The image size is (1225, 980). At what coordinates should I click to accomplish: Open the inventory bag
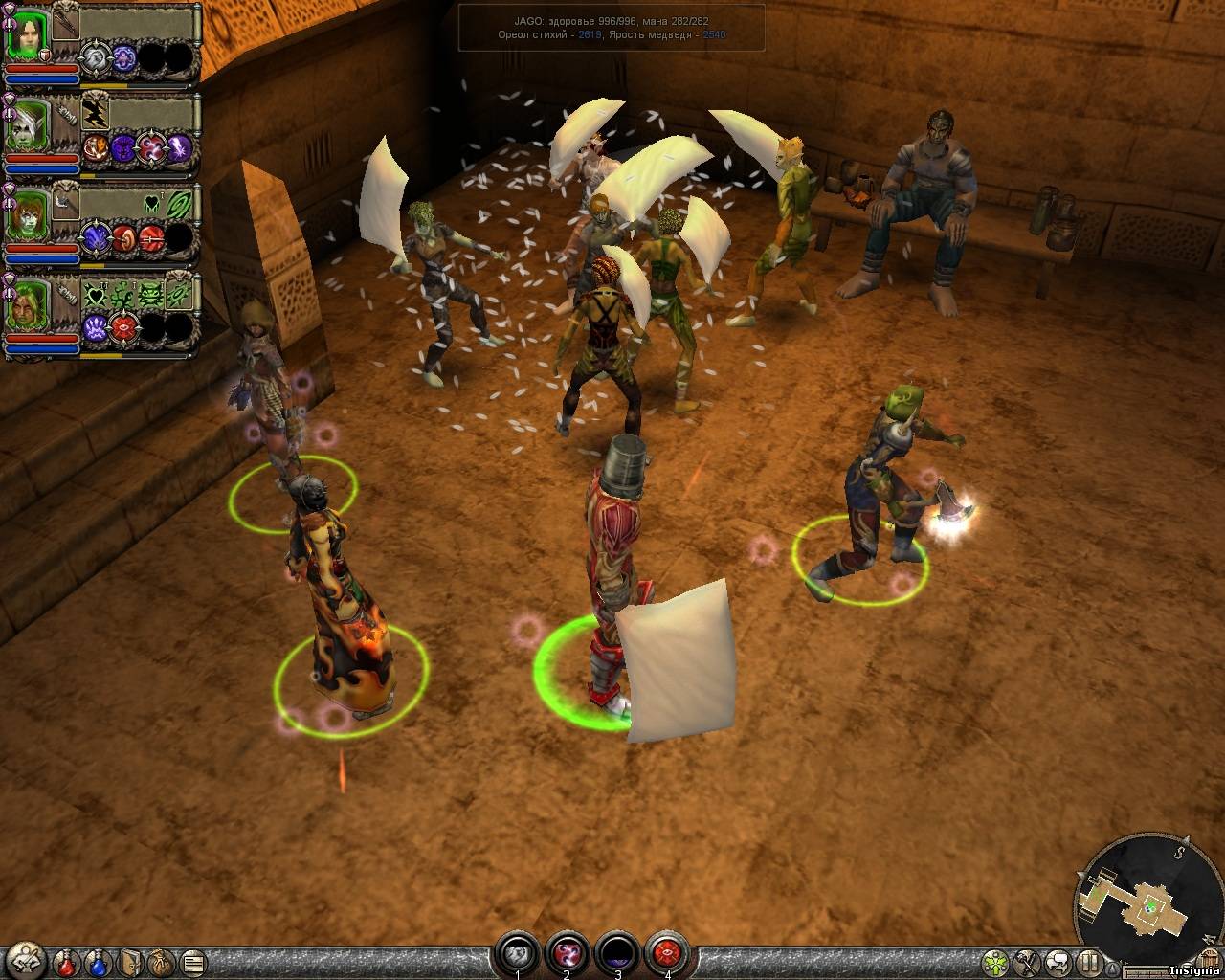[162, 960]
